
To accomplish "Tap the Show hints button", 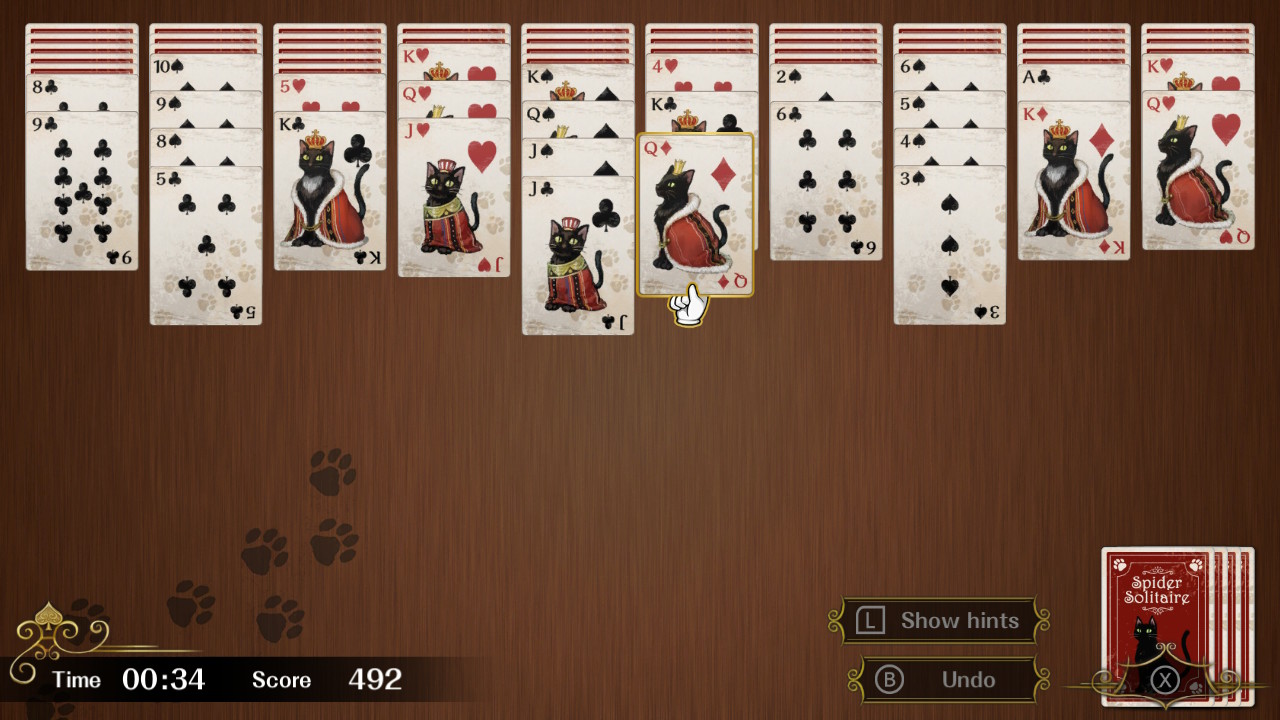I will pyautogui.click(x=940, y=620).
